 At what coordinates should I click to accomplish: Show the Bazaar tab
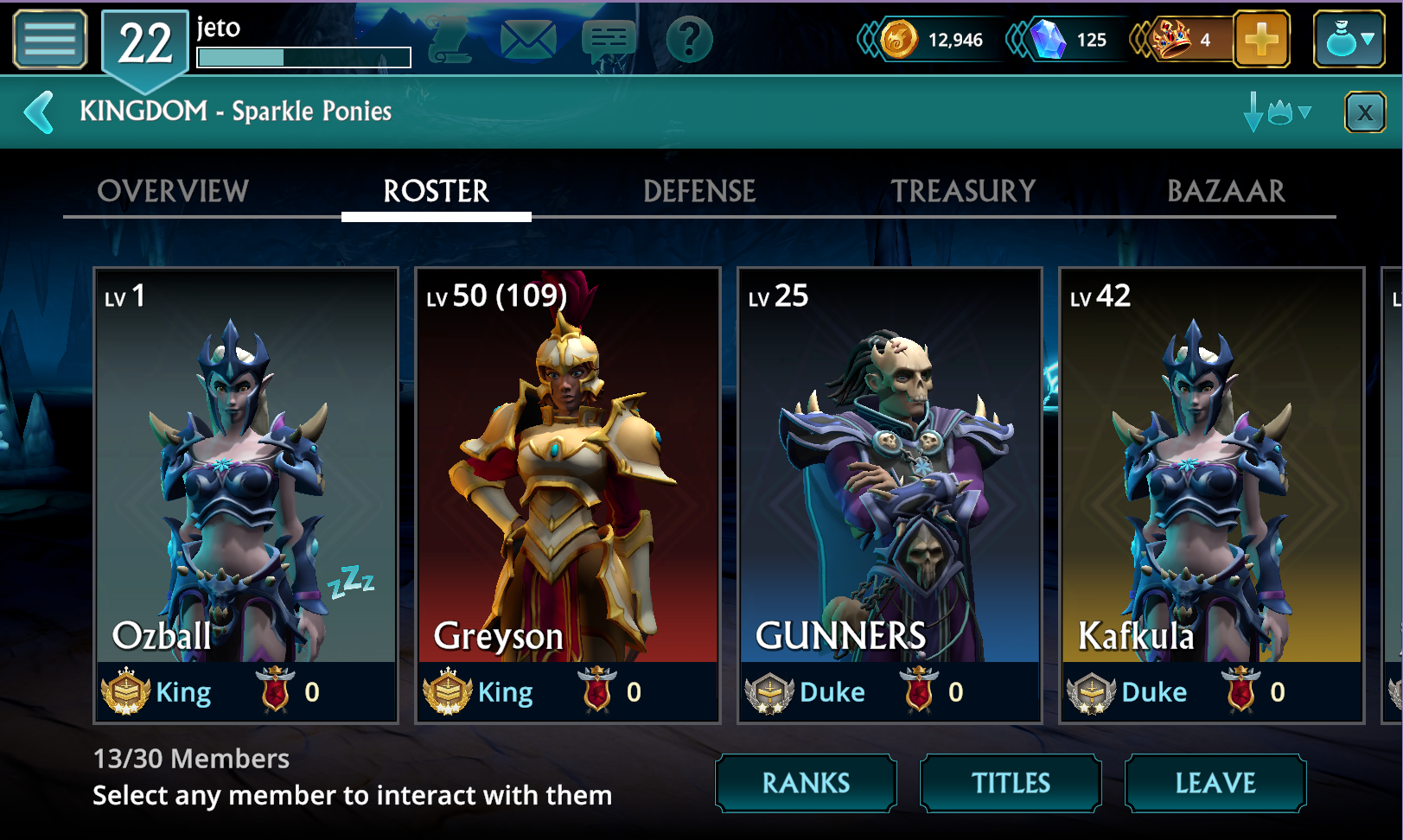[x=1226, y=191]
